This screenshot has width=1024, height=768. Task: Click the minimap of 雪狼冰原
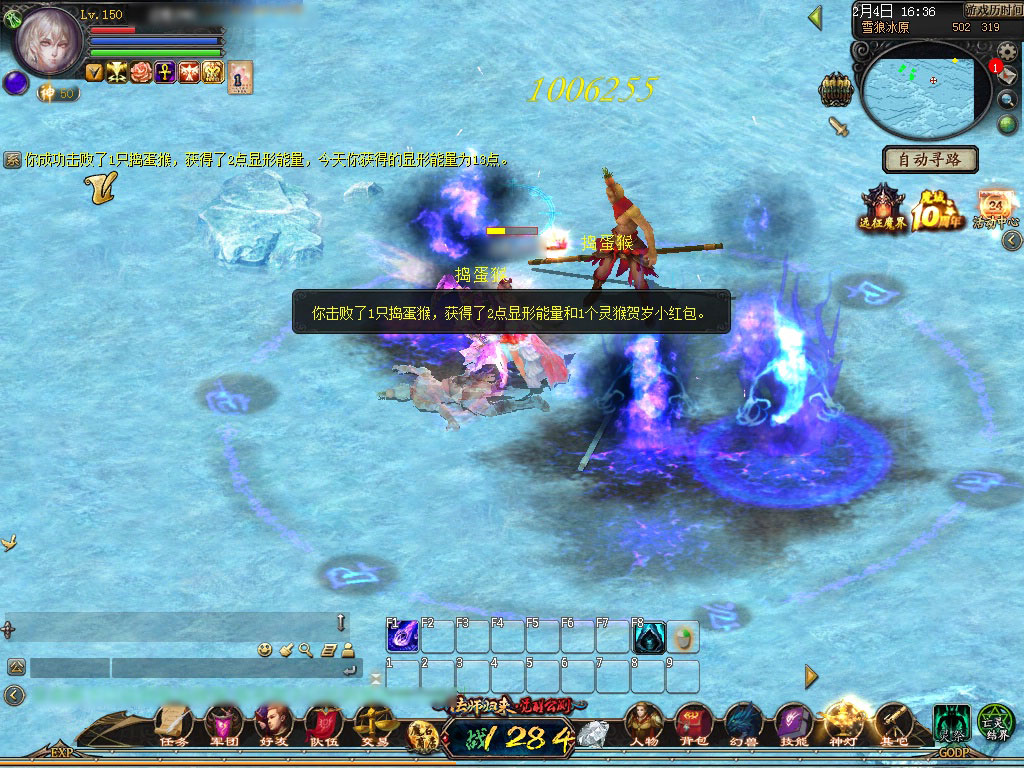(x=918, y=88)
